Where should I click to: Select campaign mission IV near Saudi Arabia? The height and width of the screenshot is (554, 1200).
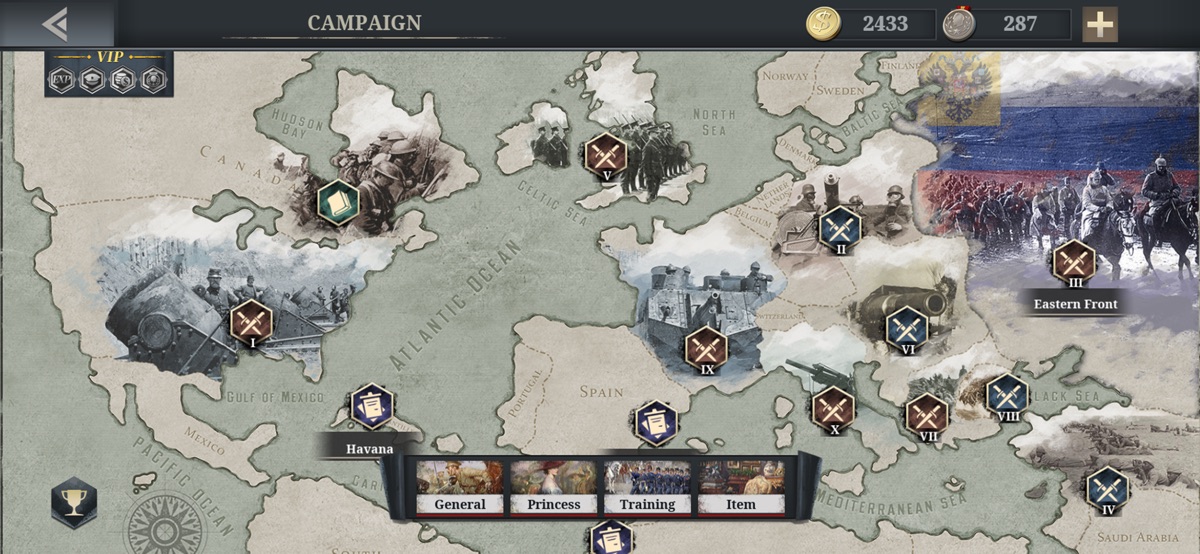[1107, 488]
